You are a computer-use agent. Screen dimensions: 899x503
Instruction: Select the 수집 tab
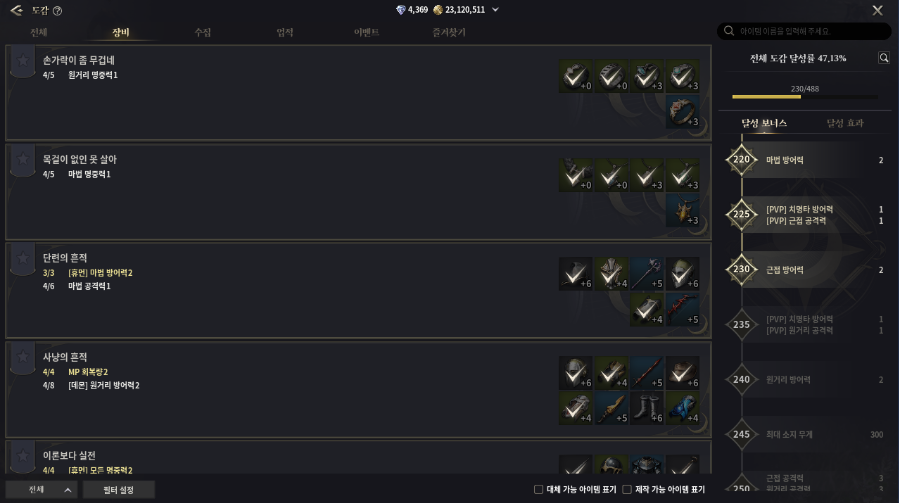pyautogui.click(x=203, y=32)
